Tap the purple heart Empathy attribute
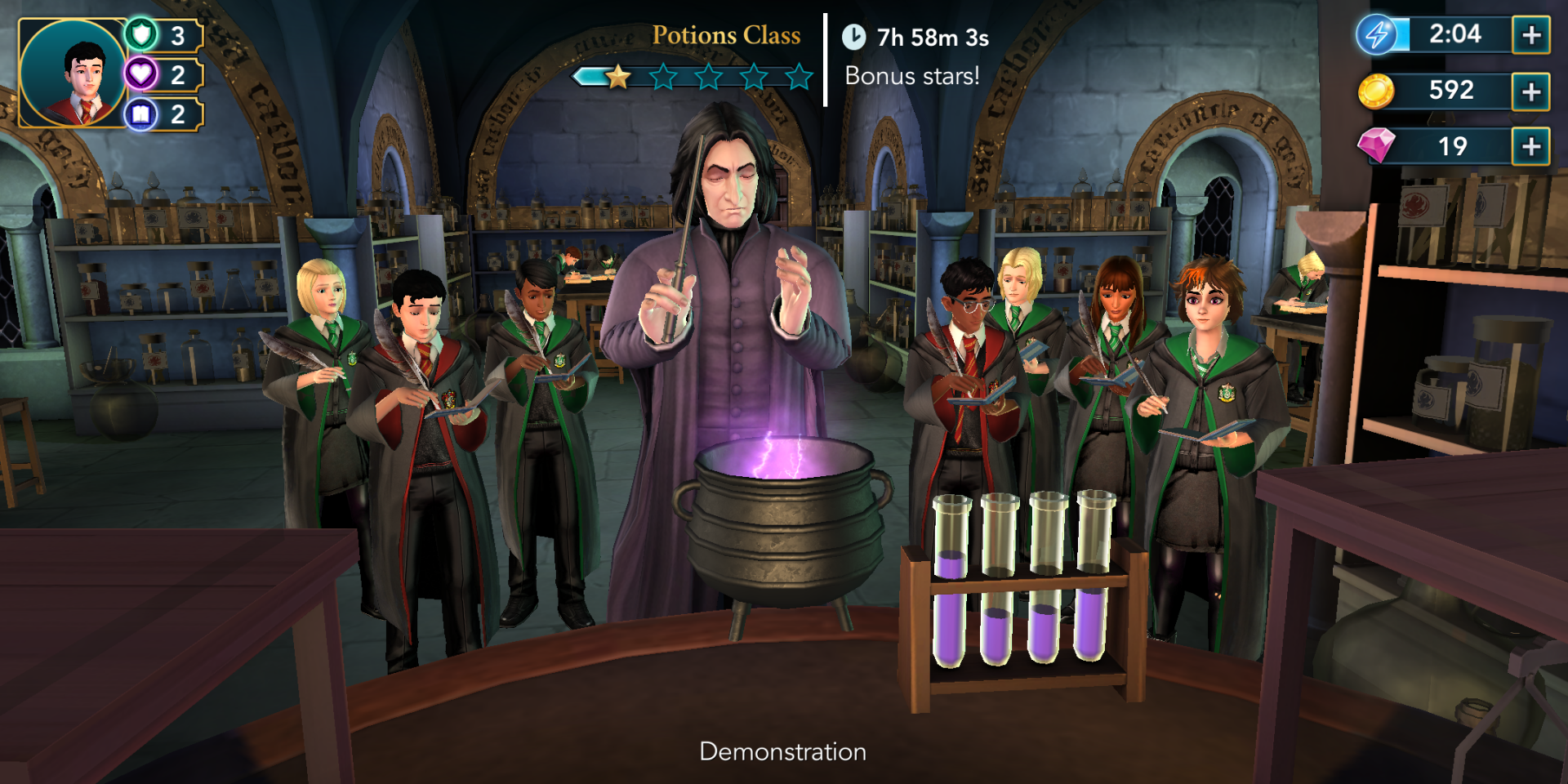 (x=142, y=74)
